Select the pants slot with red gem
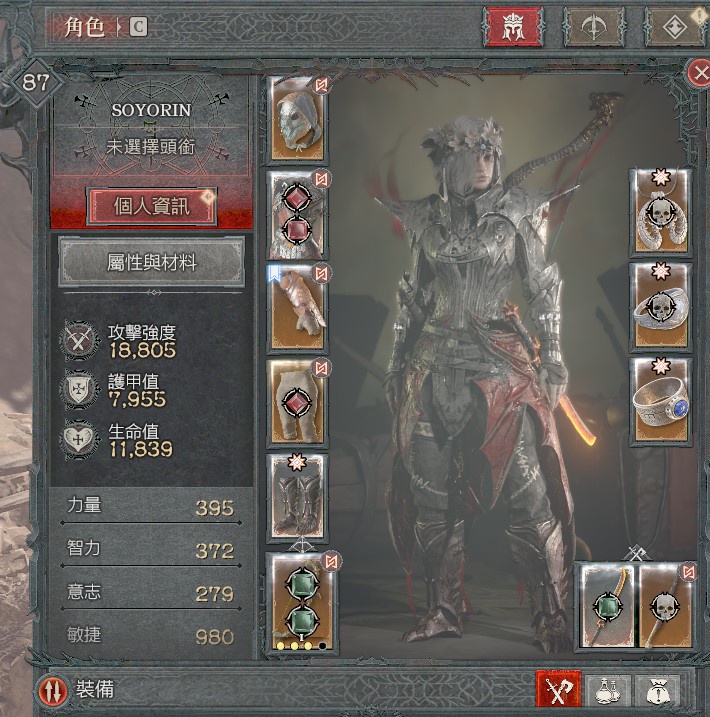This screenshot has width=710, height=717. (297, 403)
